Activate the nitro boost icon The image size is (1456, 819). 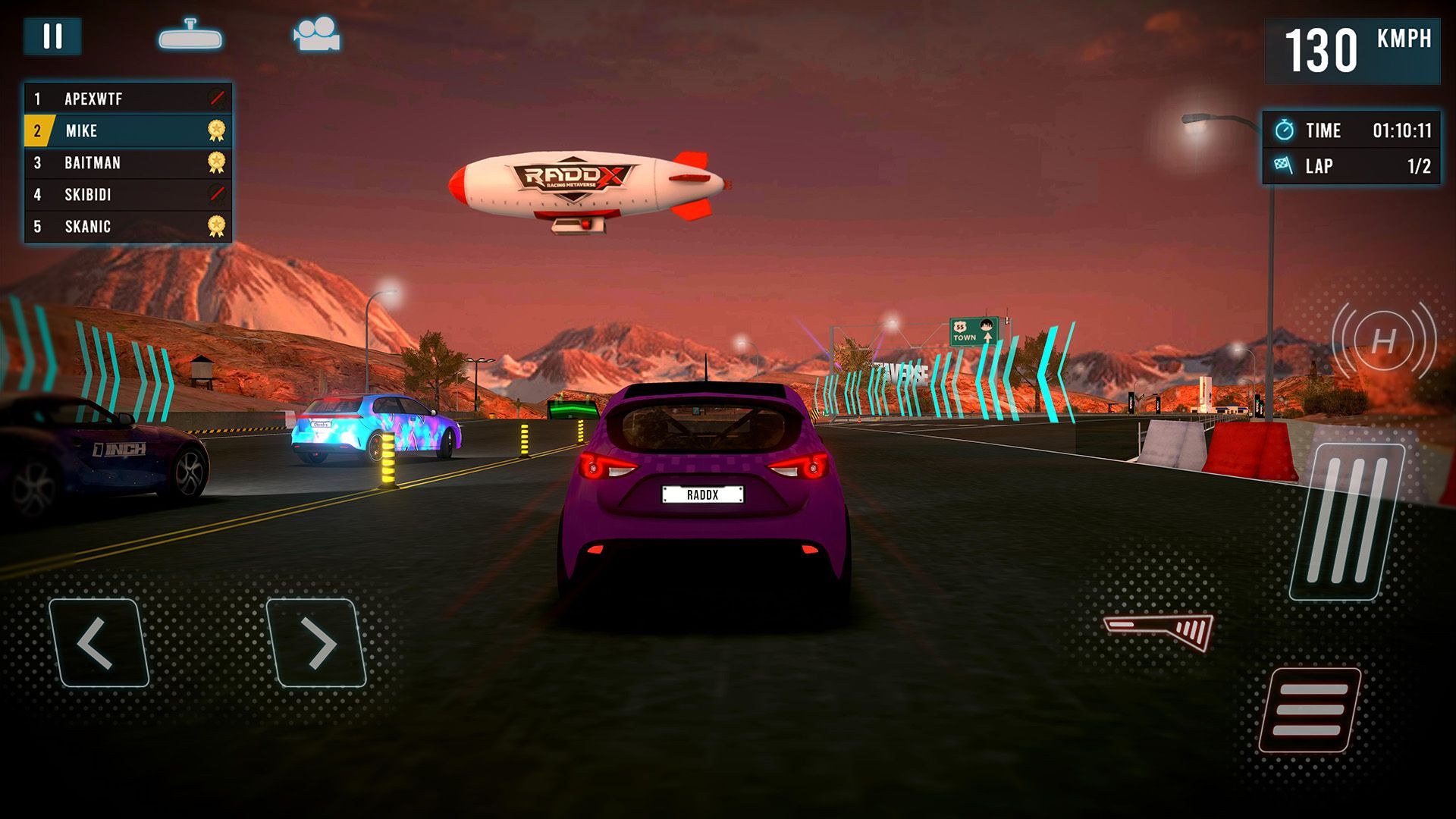pos(1159,630)
